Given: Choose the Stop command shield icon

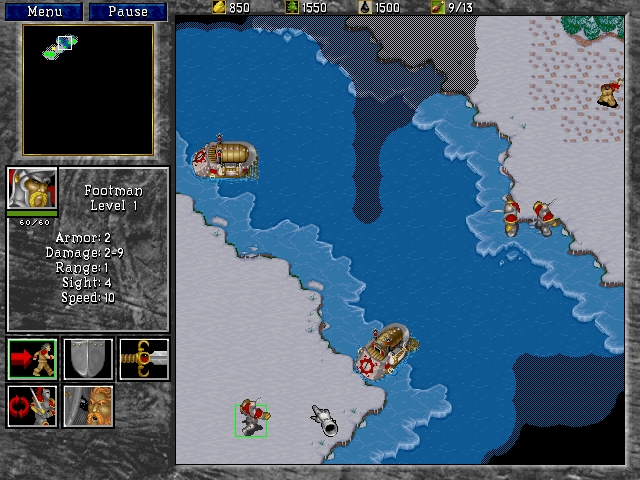Looking at the screenshot, I should (x=88, y=359).
